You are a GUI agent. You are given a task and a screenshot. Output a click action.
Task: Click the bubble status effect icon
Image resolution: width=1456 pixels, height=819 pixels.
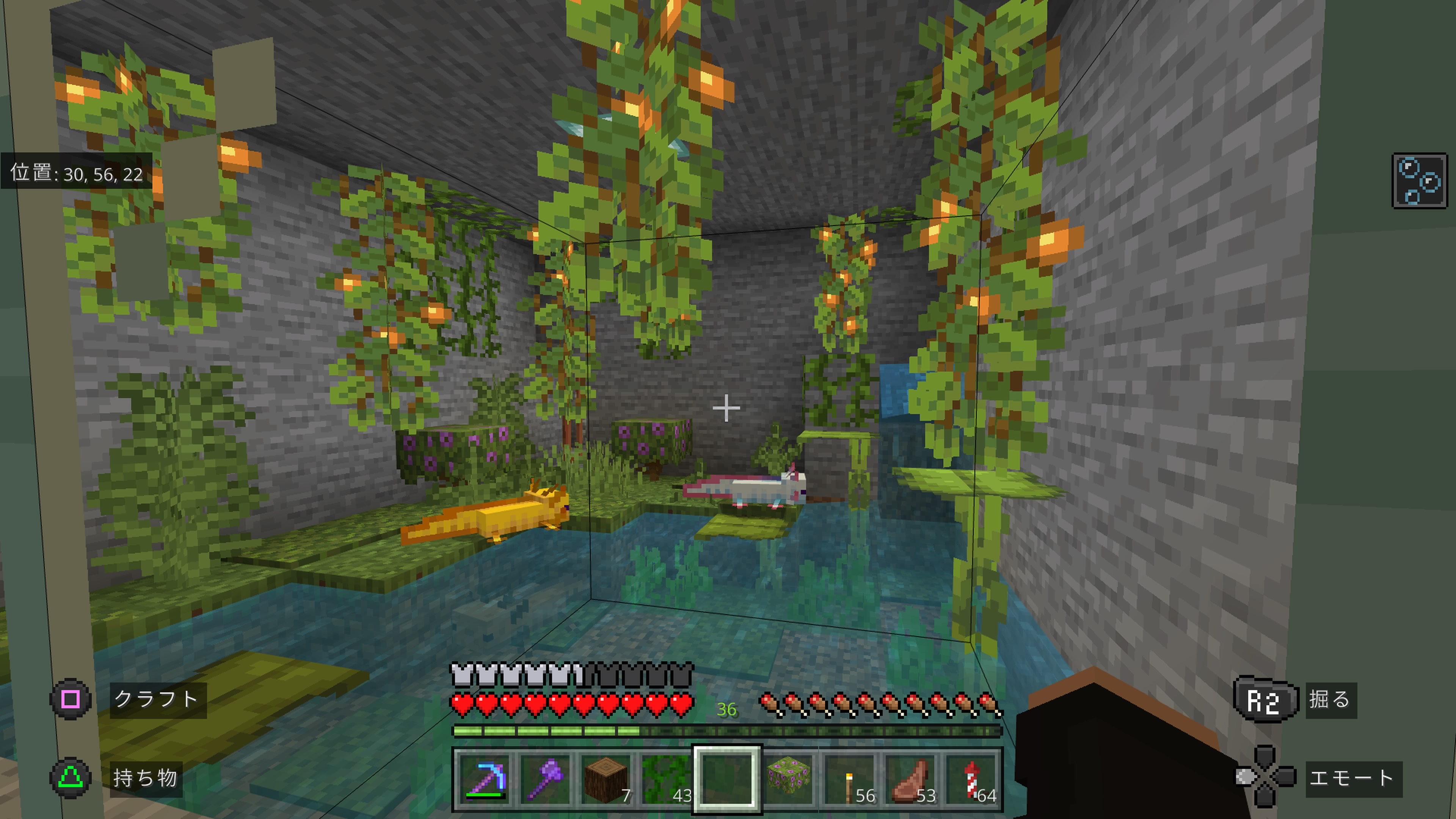click(1419, 181)
